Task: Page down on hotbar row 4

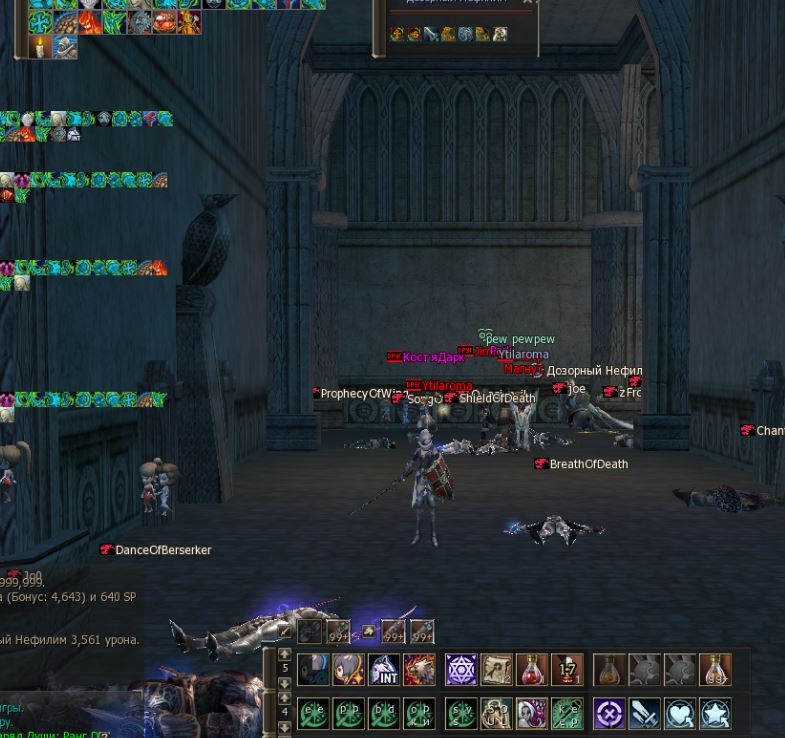Action: 285,727
